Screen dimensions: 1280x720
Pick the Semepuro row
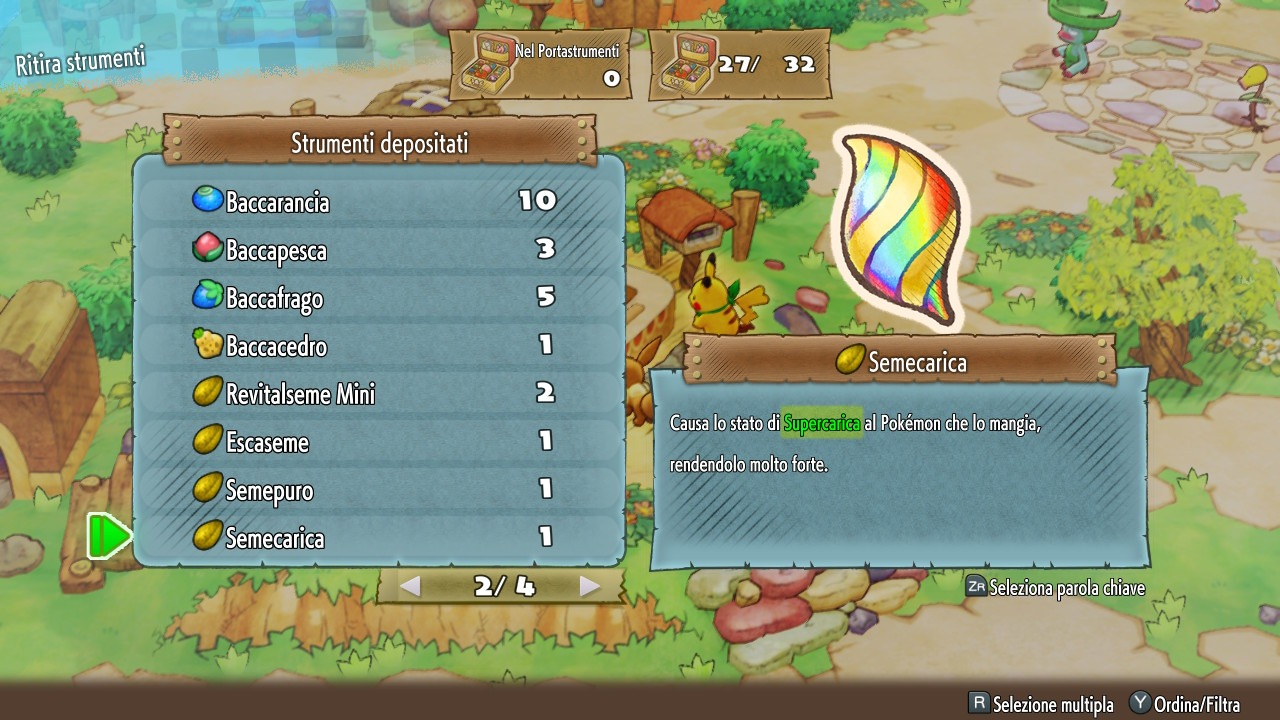[378, 489]
